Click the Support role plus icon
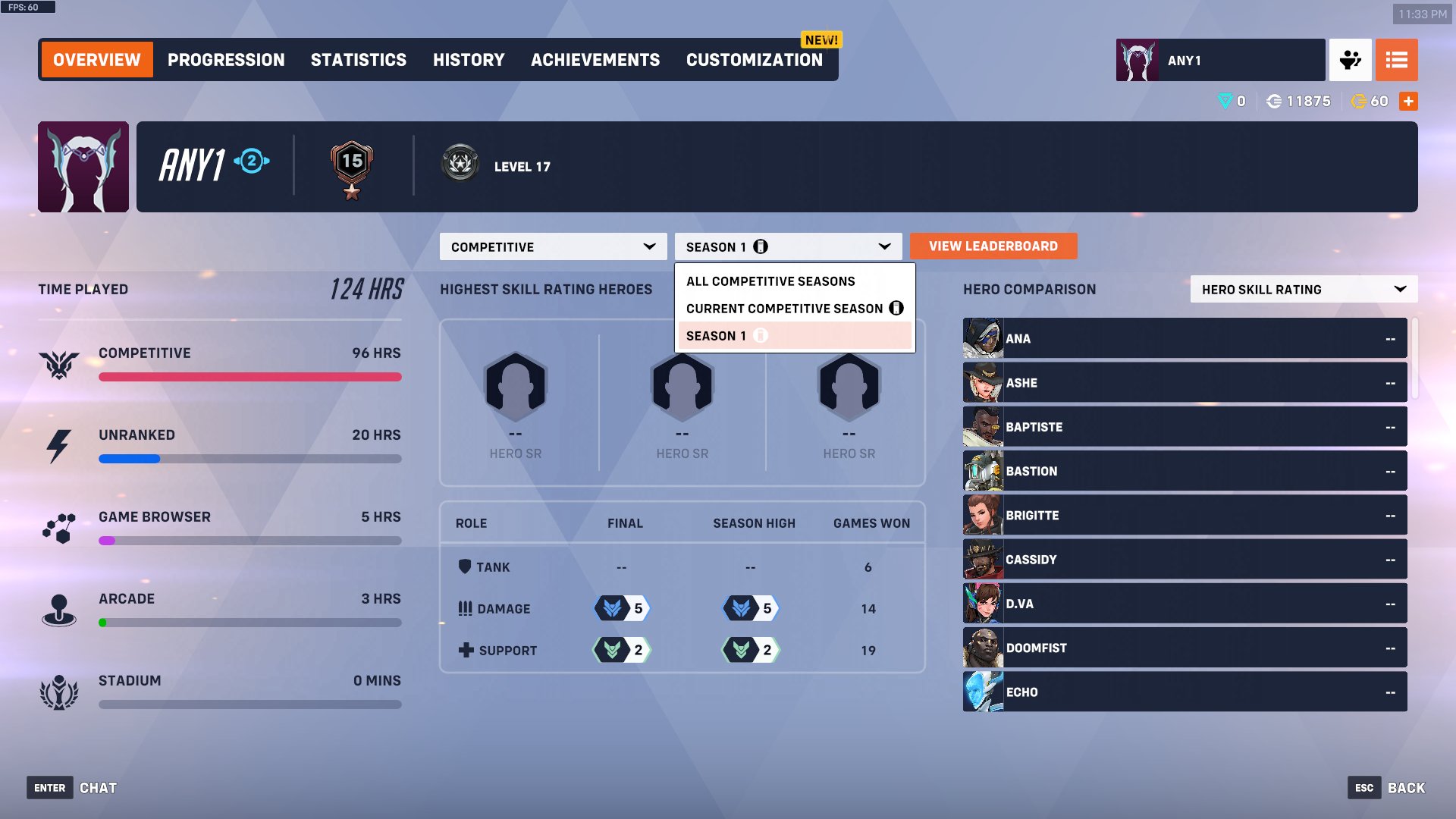Viewport: 1456px width, 819px height. [465, 650]
